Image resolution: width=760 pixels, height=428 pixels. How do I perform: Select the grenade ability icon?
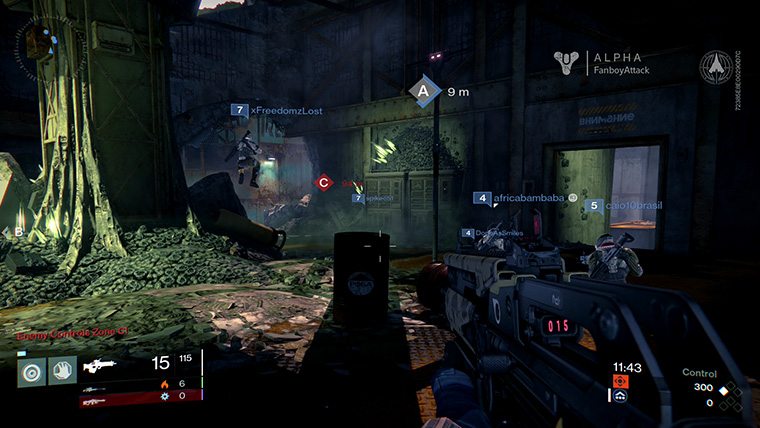pos(30,370)
